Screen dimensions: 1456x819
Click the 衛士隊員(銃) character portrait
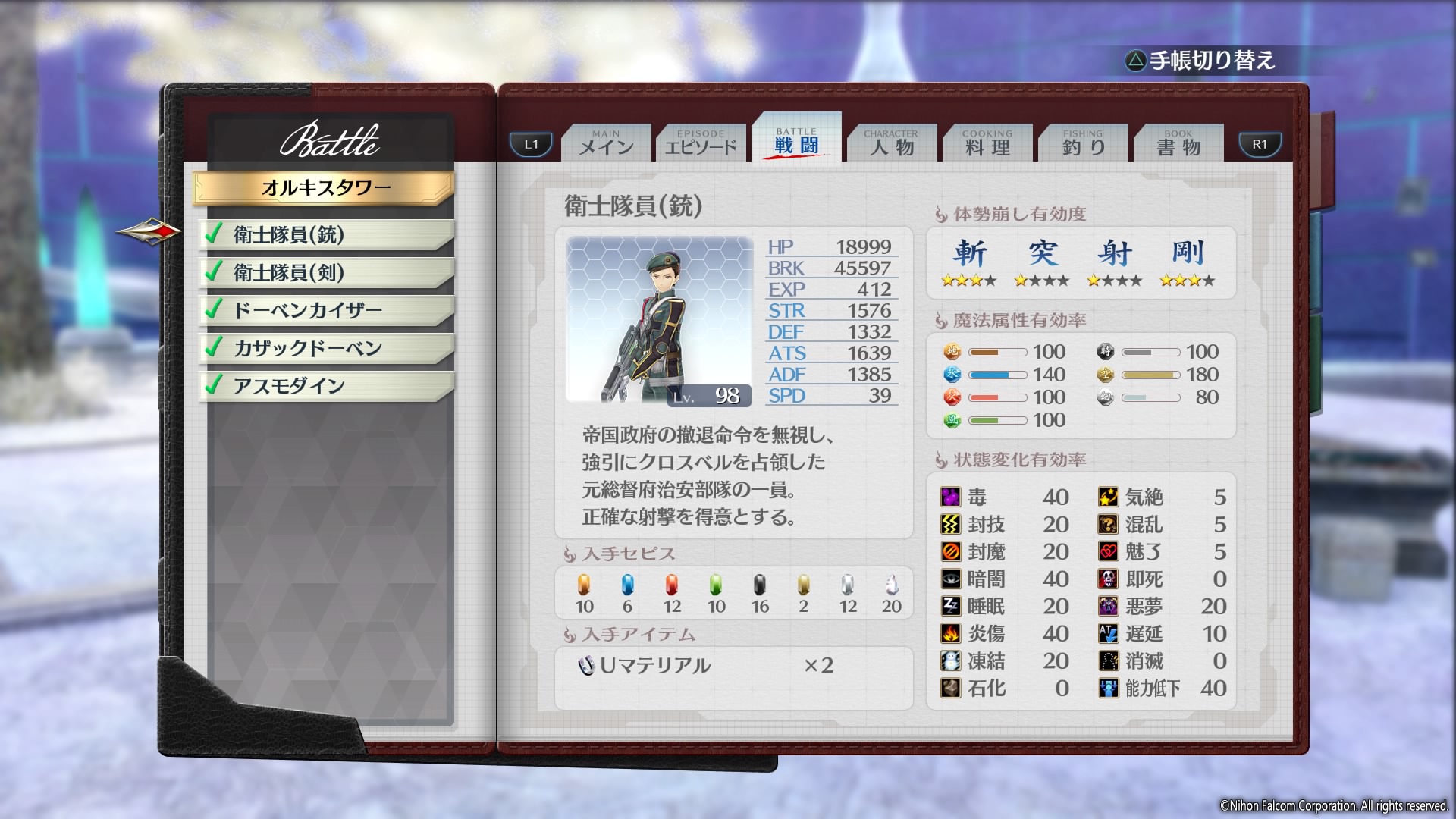[658, 320]
